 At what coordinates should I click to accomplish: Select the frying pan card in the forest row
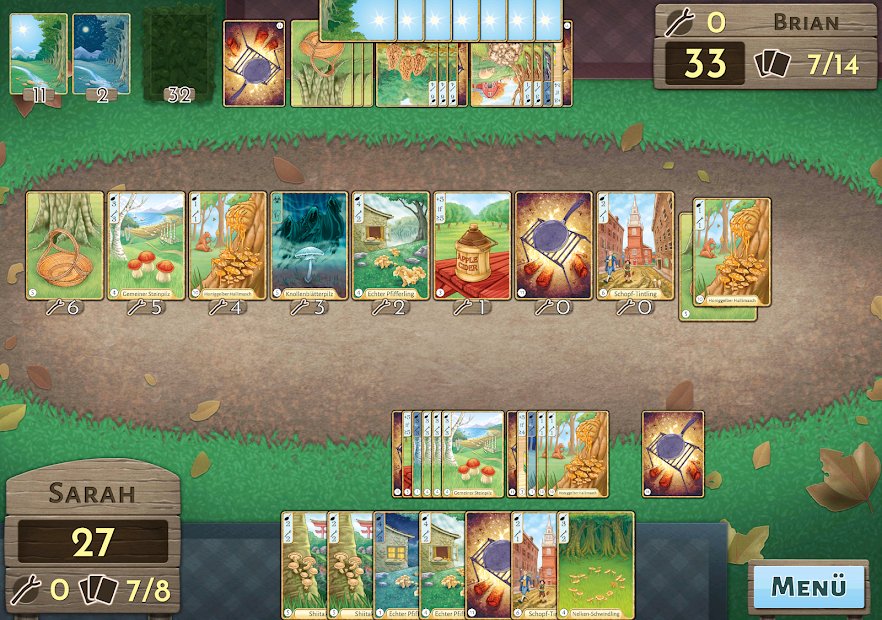pyautogui.click(x=554, y=245)
